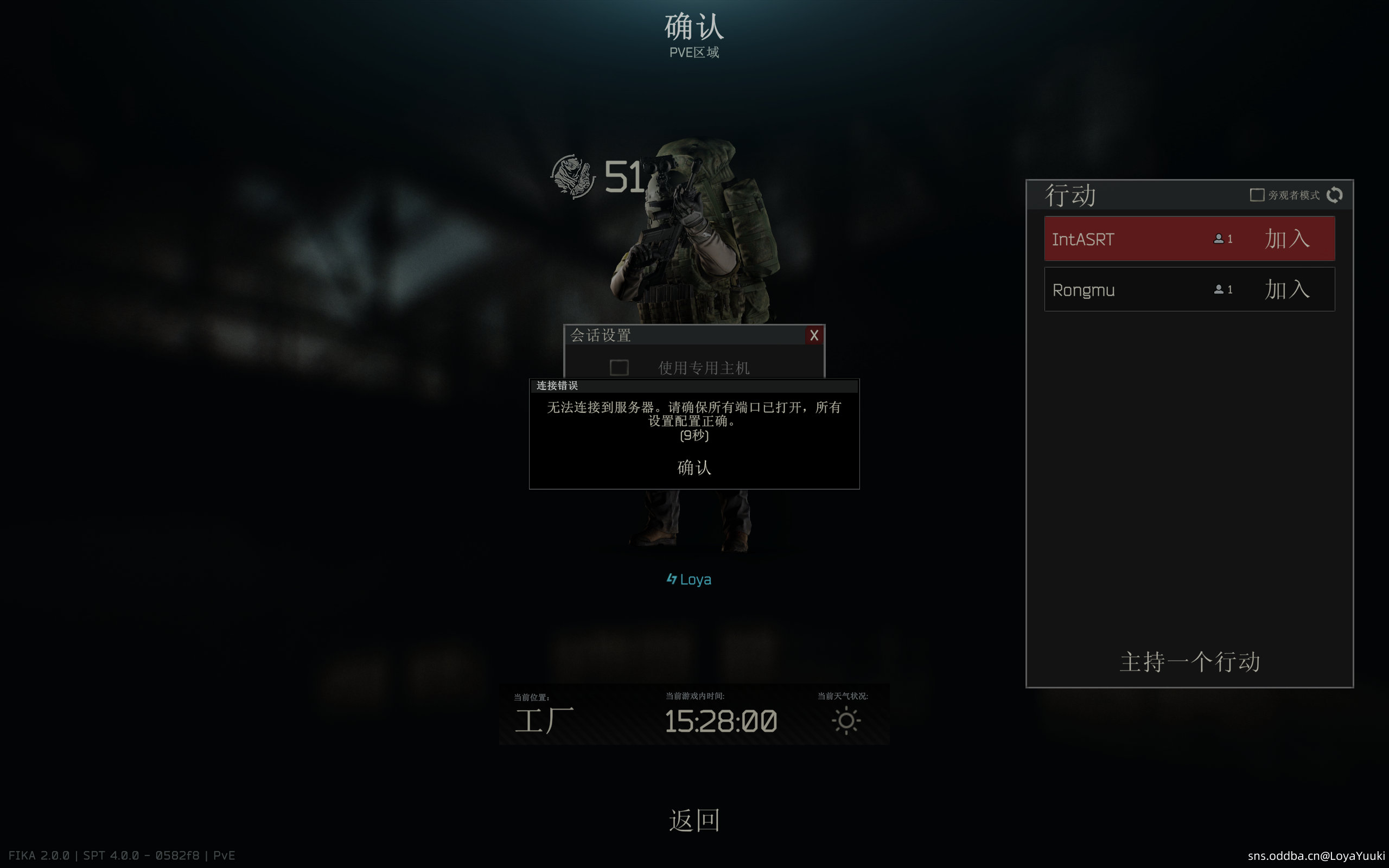Enable spectator mode checkbox
Image resolution: width=1389 pixels, height=868 pixels.
(1257, 195)
